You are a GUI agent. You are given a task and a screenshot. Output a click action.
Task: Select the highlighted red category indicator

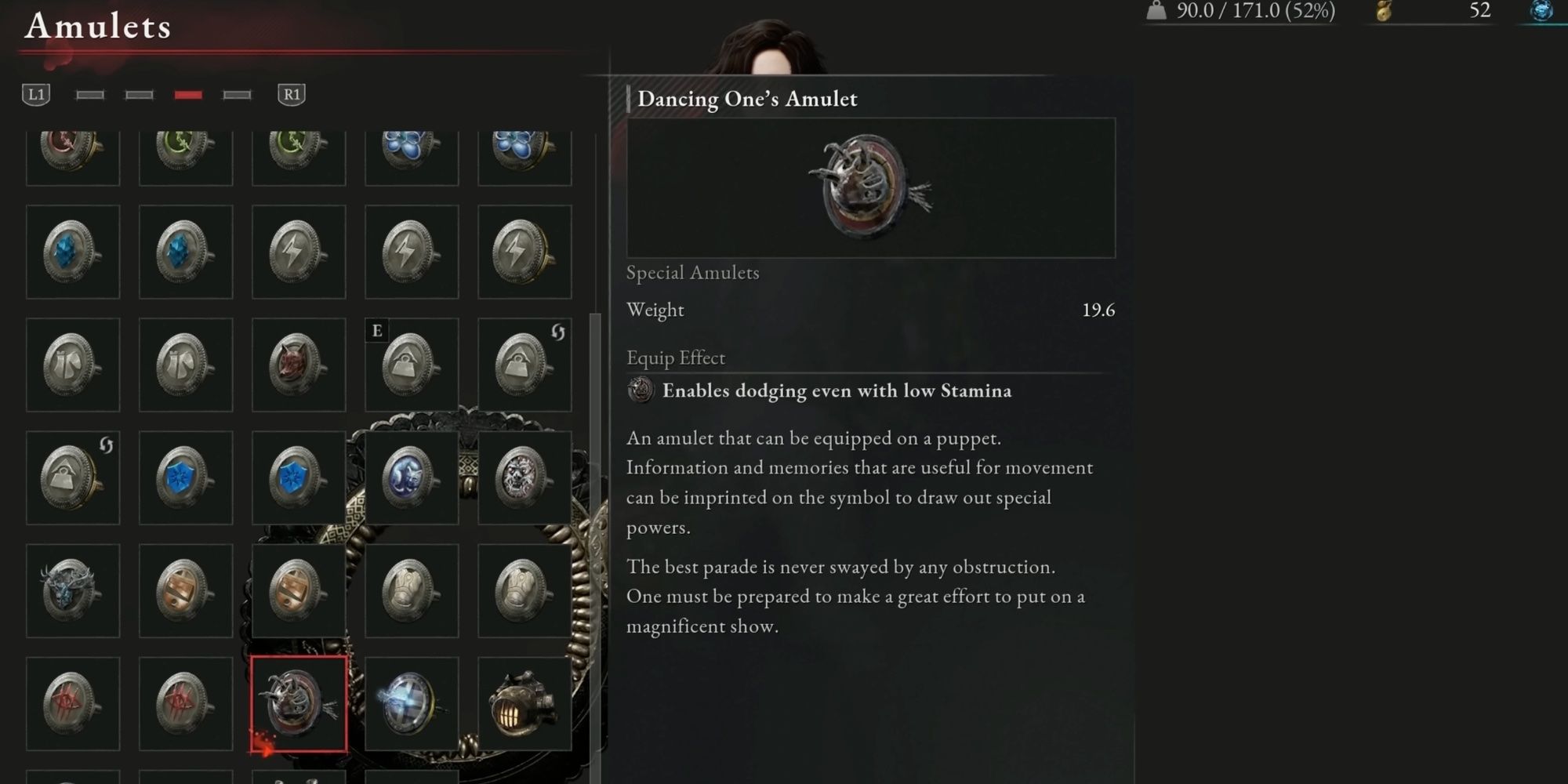191,94
